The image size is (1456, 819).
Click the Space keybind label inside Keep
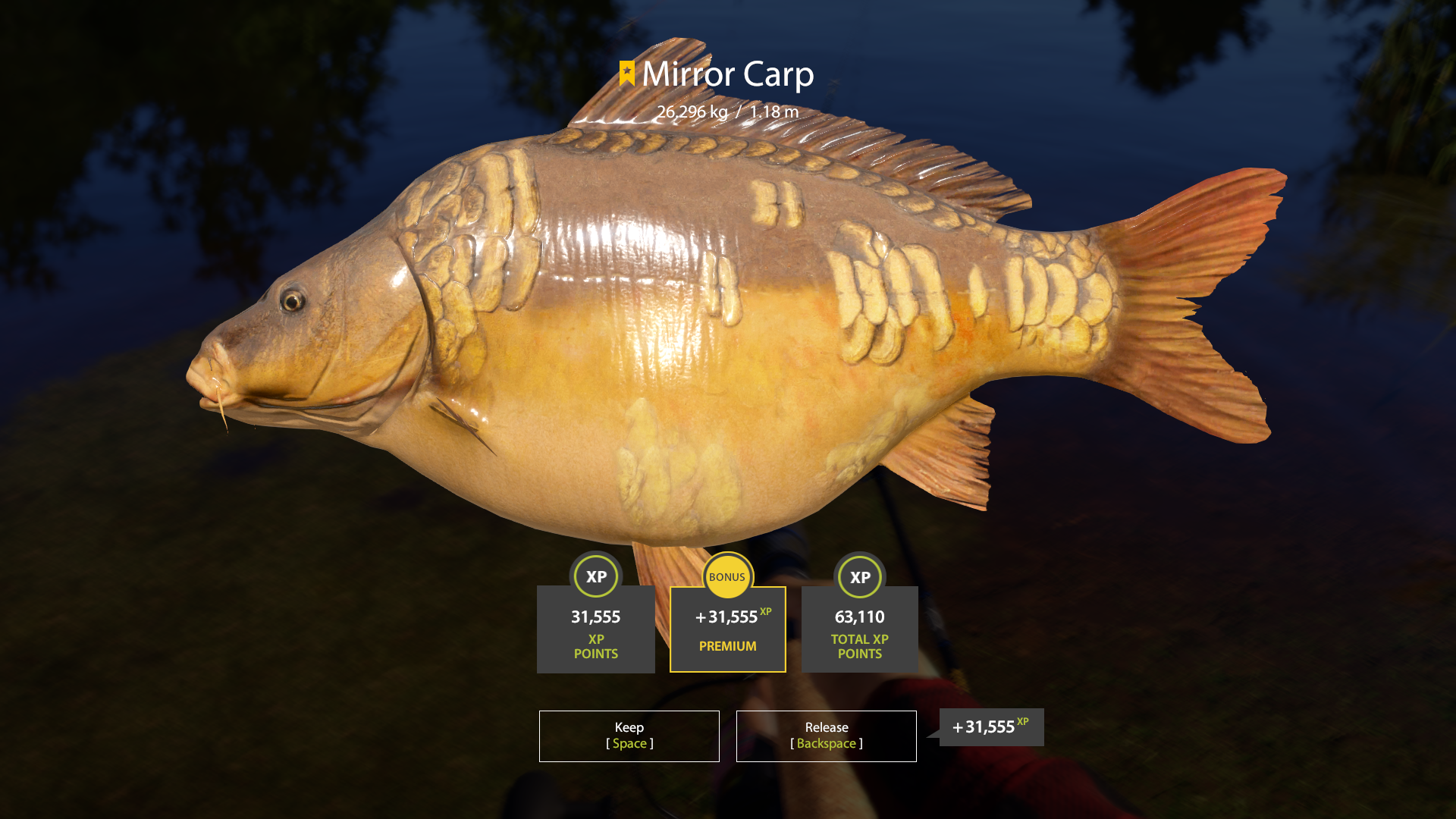(x=629, y=744)
